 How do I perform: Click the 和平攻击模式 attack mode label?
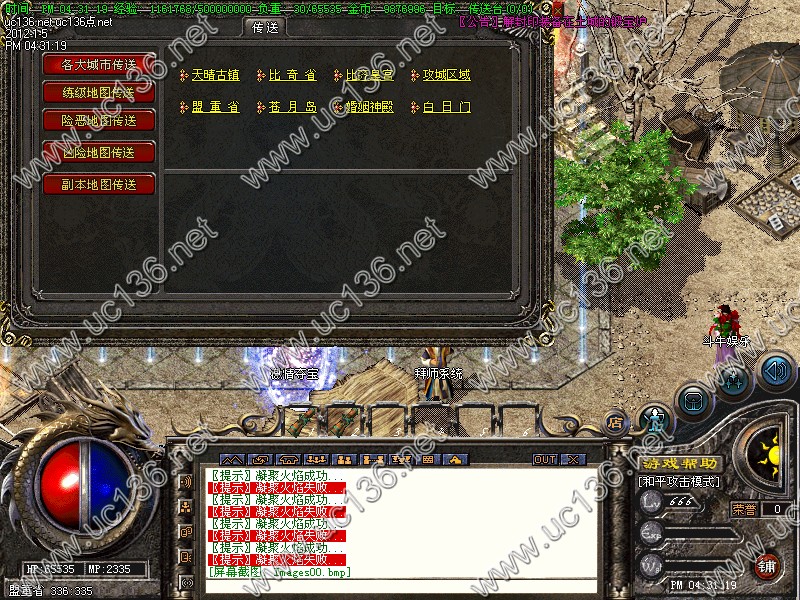click(680, 481)
